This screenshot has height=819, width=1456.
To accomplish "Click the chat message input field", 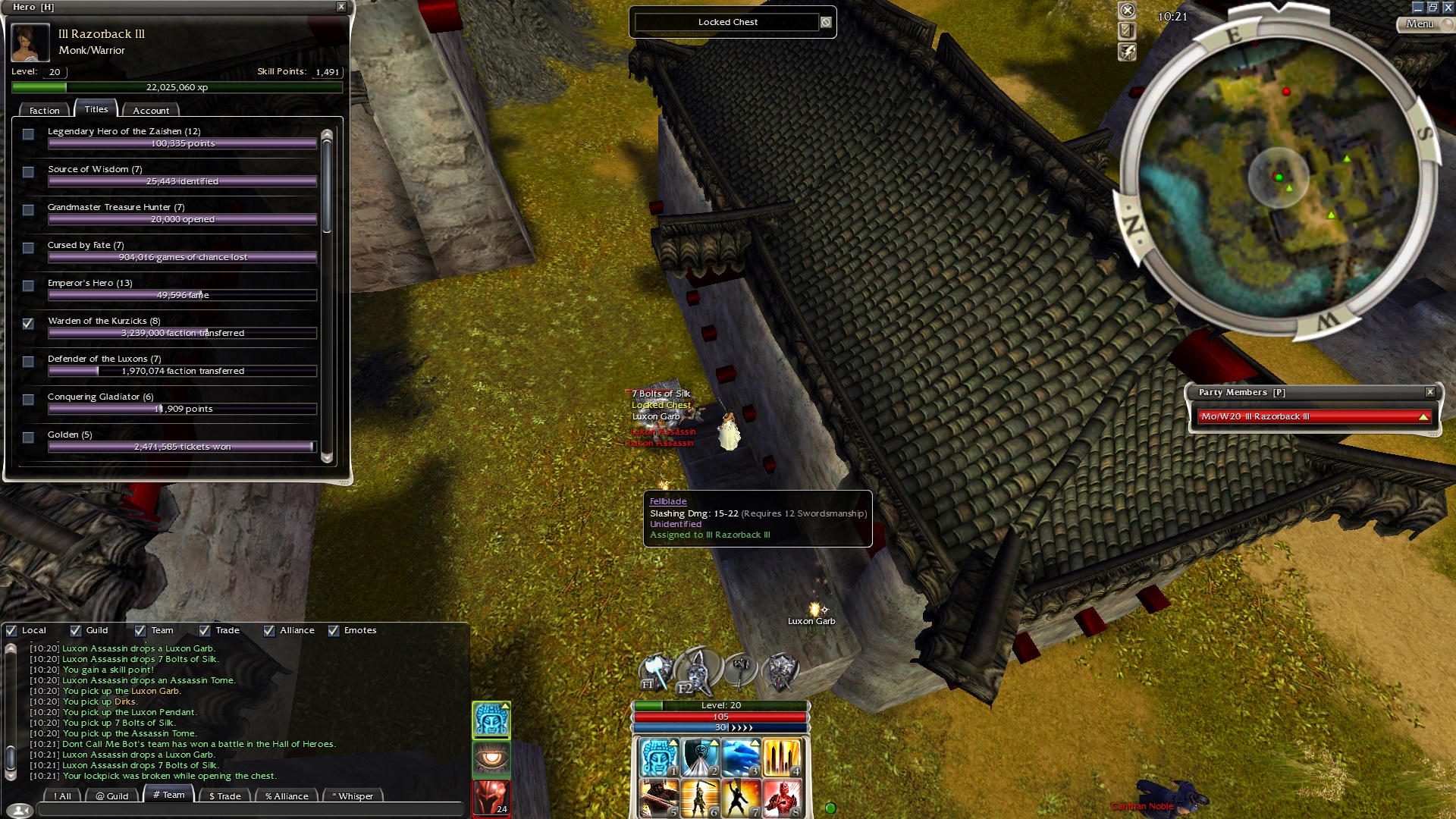I will [250, 810].
